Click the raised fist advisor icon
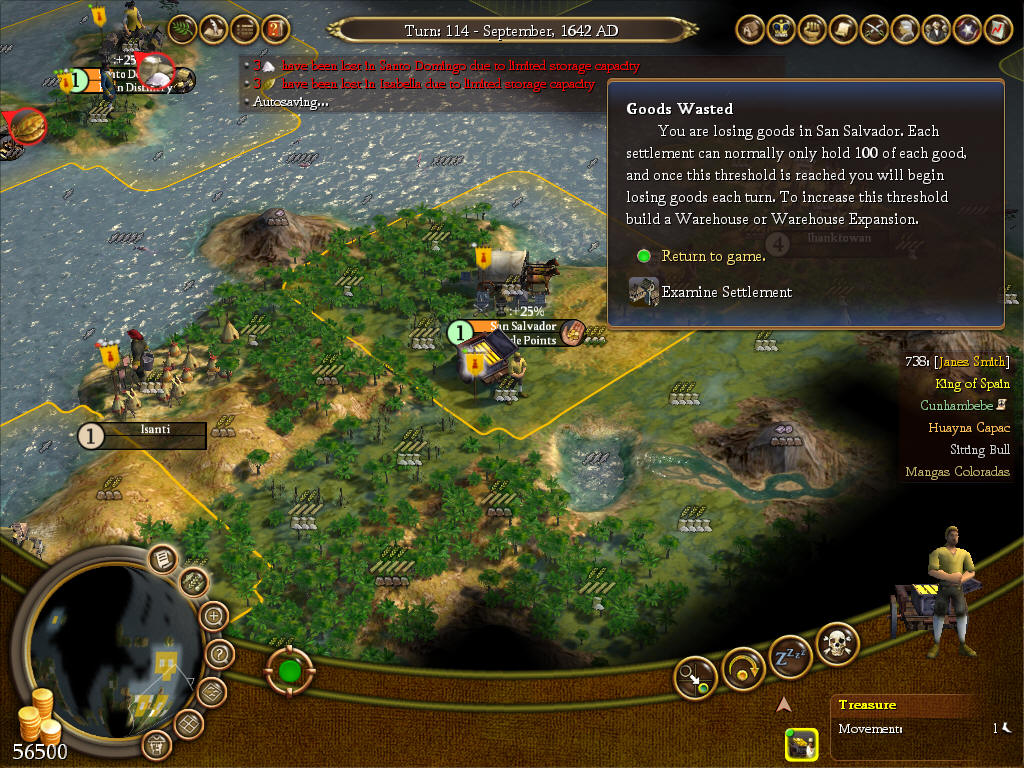Screen dimensions: 1024x768 click(x=812, y=30)
